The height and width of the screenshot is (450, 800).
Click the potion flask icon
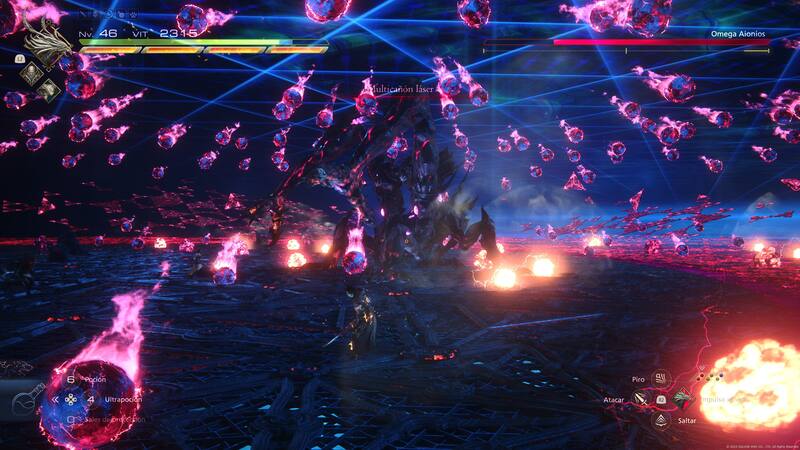(x=28, y=400)
